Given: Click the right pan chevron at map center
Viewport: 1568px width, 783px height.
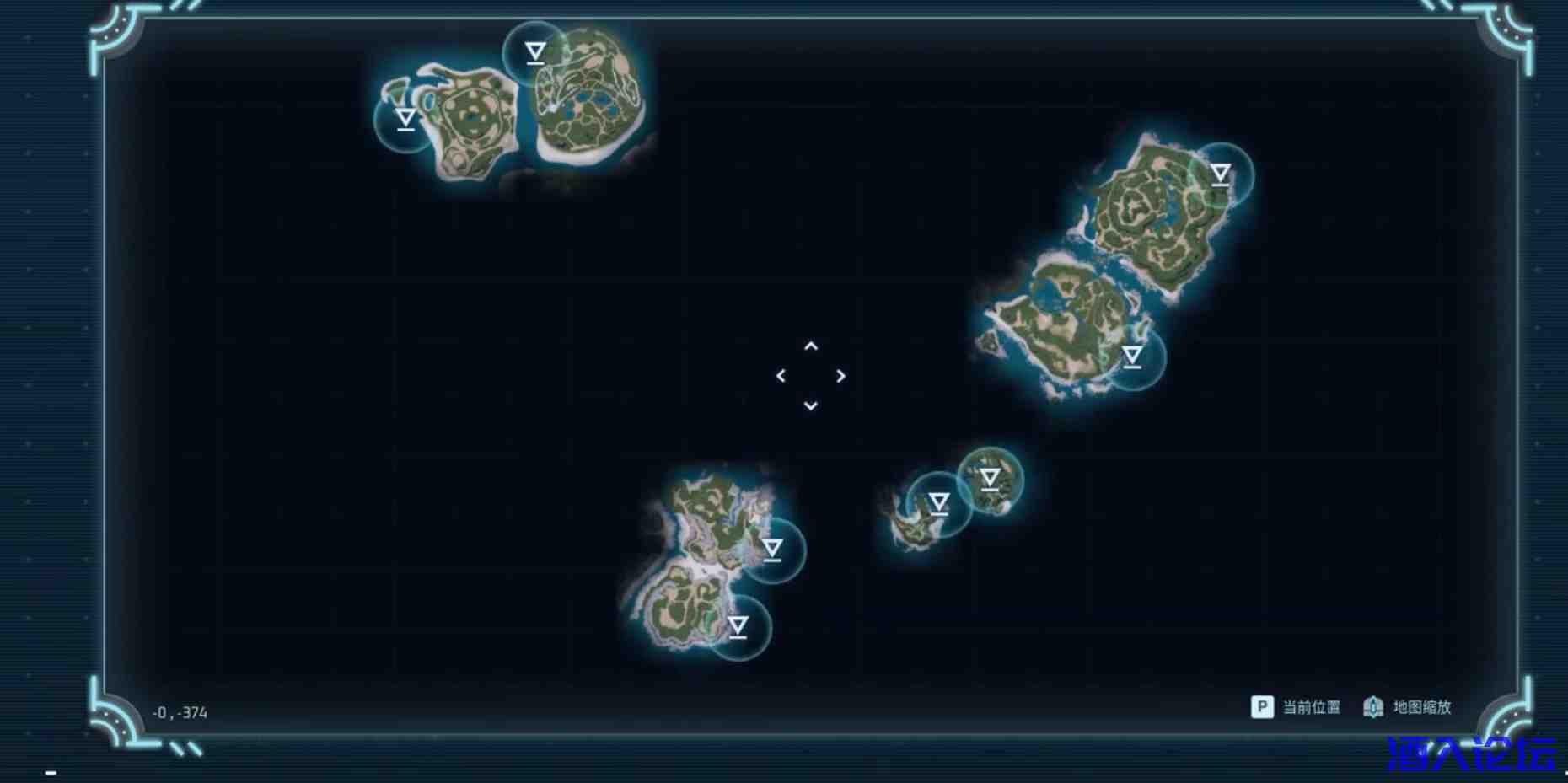Looking at the screenshot, I should [x=840, y=376].
